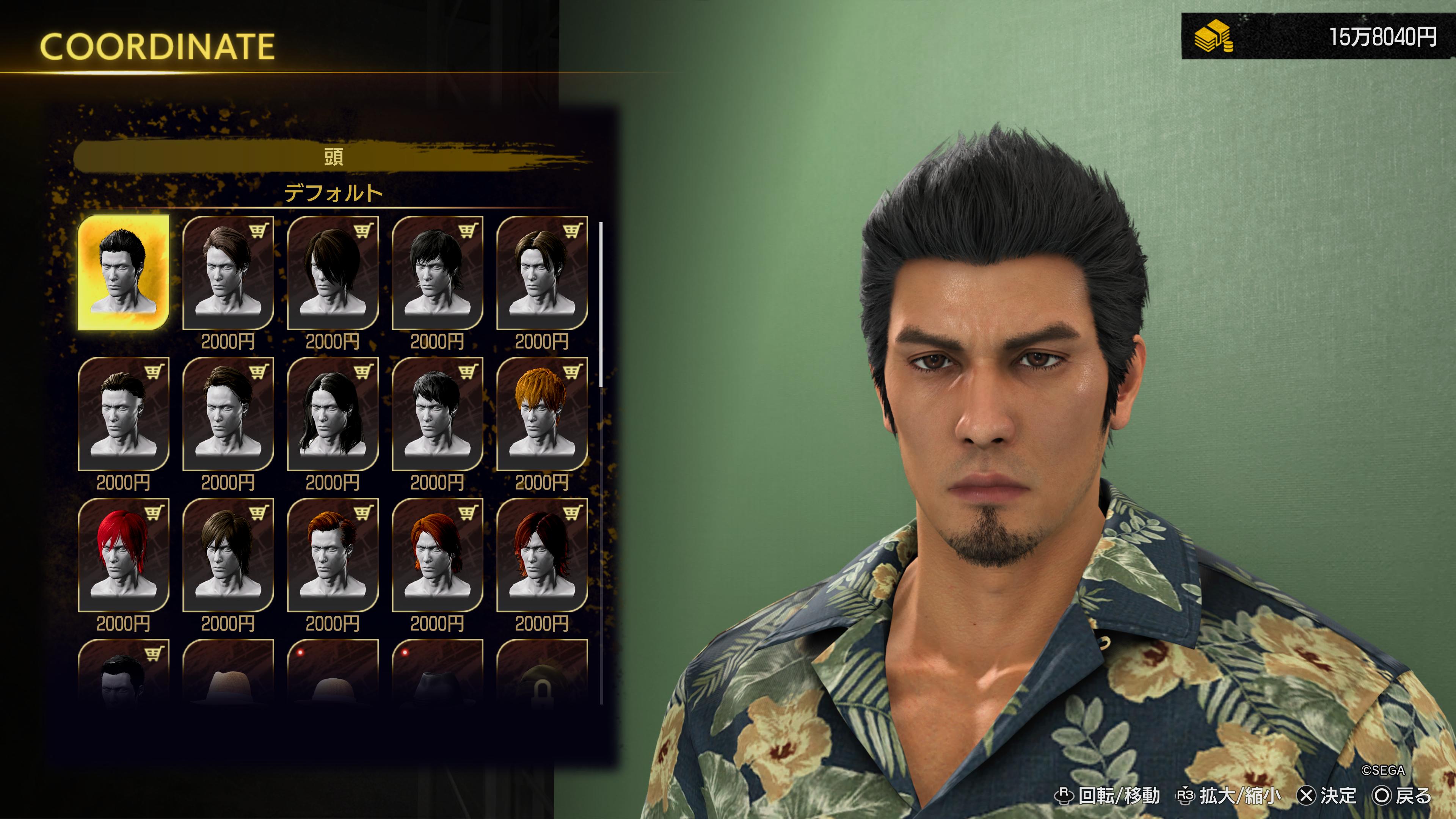Choose the shaggy orange hair style
This screenshot has height=819, width=1456.
tap(541, 414)
